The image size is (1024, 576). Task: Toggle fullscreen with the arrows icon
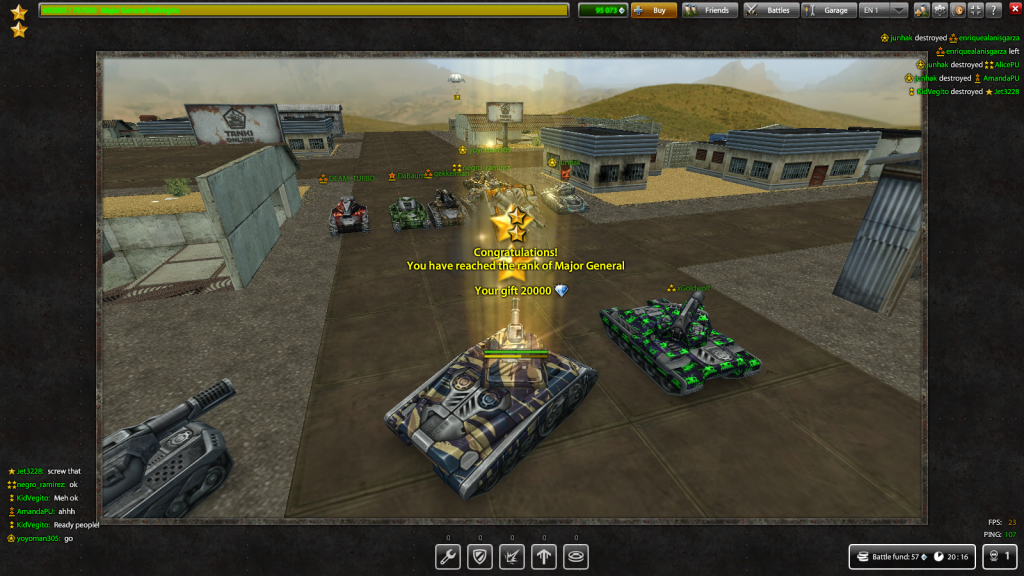[x=976, y=10]
